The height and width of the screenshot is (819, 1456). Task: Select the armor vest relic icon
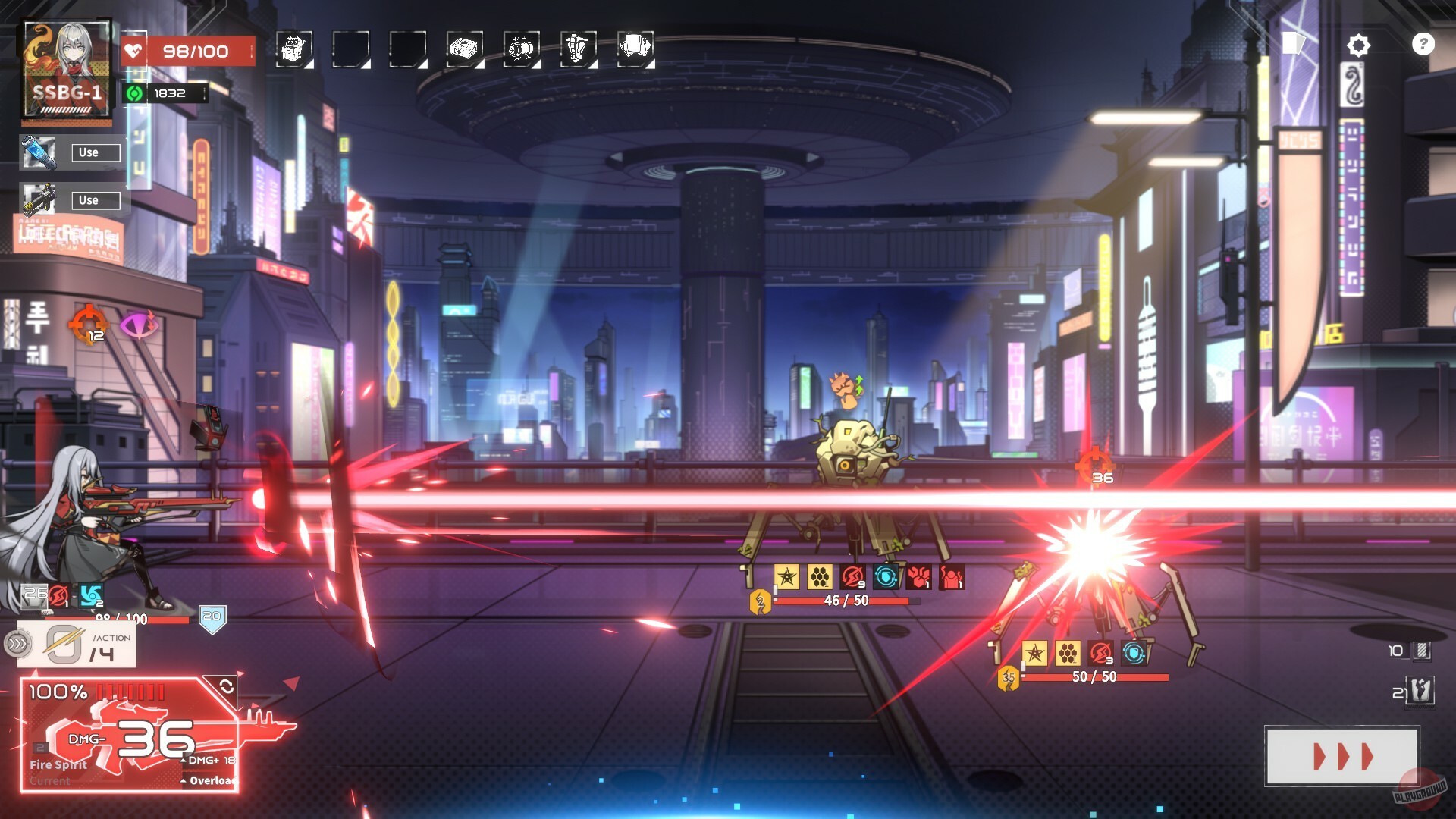point(578,49)
